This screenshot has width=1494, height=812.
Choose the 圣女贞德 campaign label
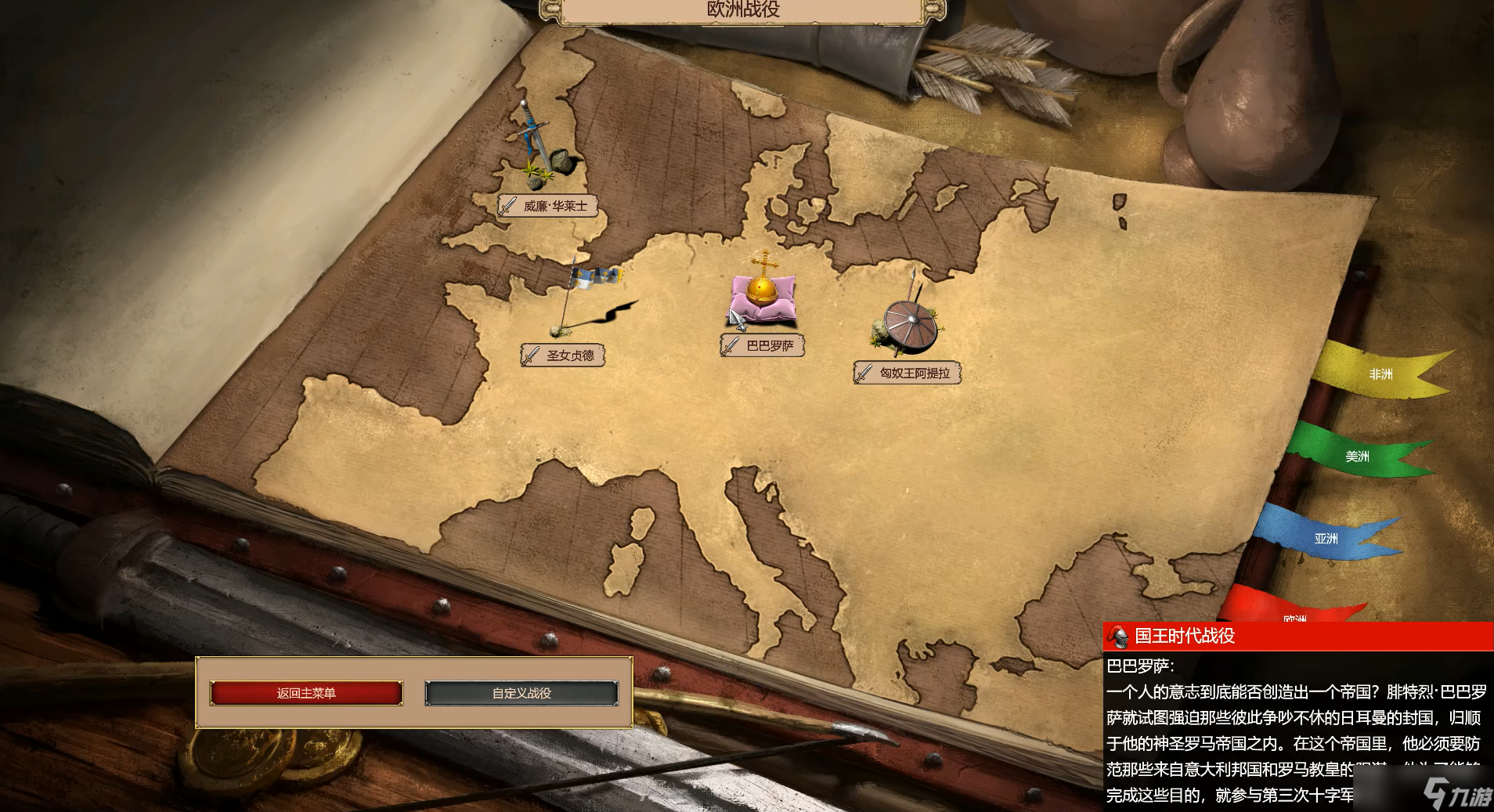tap(563, 355)
